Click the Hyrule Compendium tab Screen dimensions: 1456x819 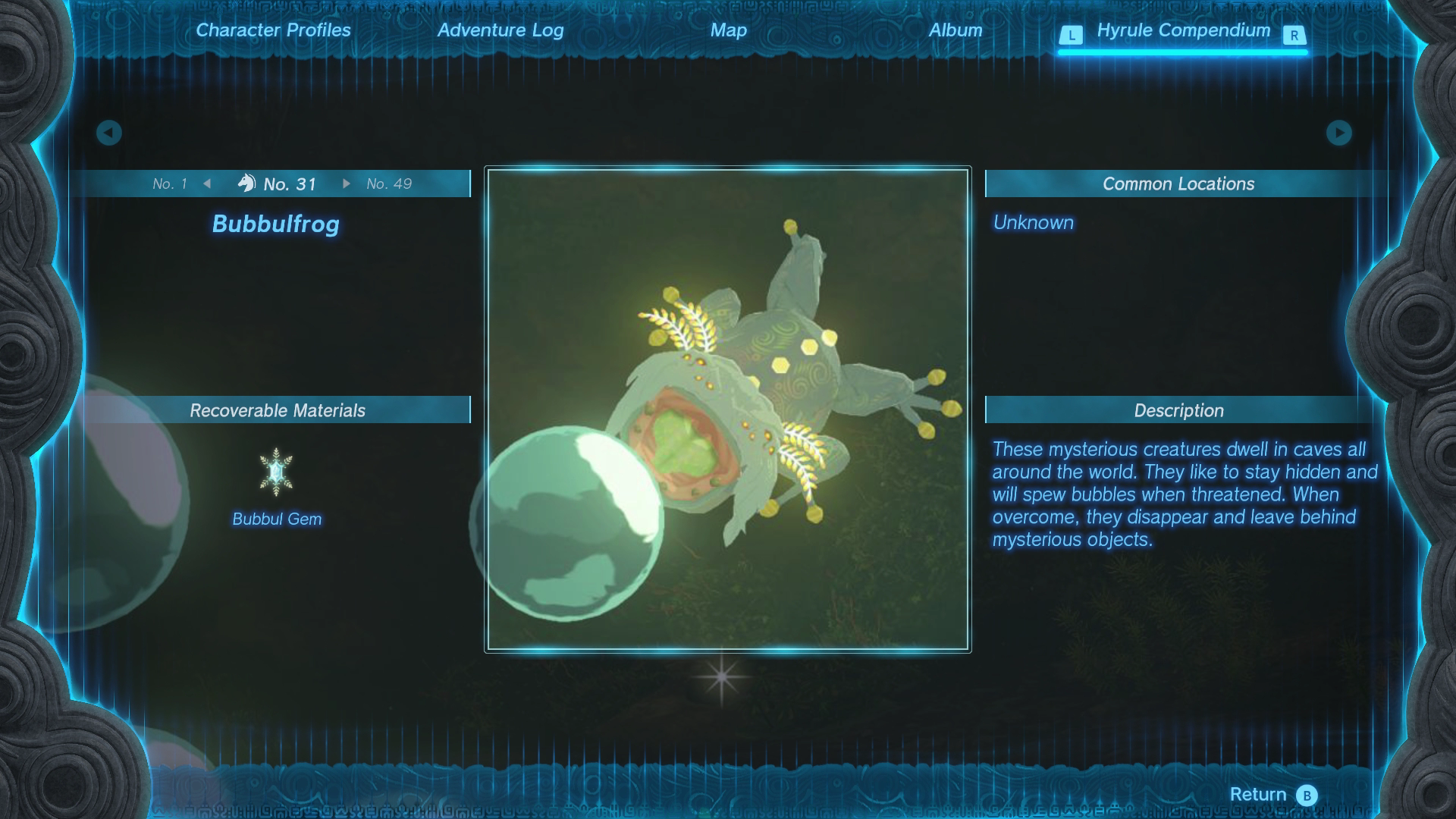pyautogui.click(x=1183, y=31)
